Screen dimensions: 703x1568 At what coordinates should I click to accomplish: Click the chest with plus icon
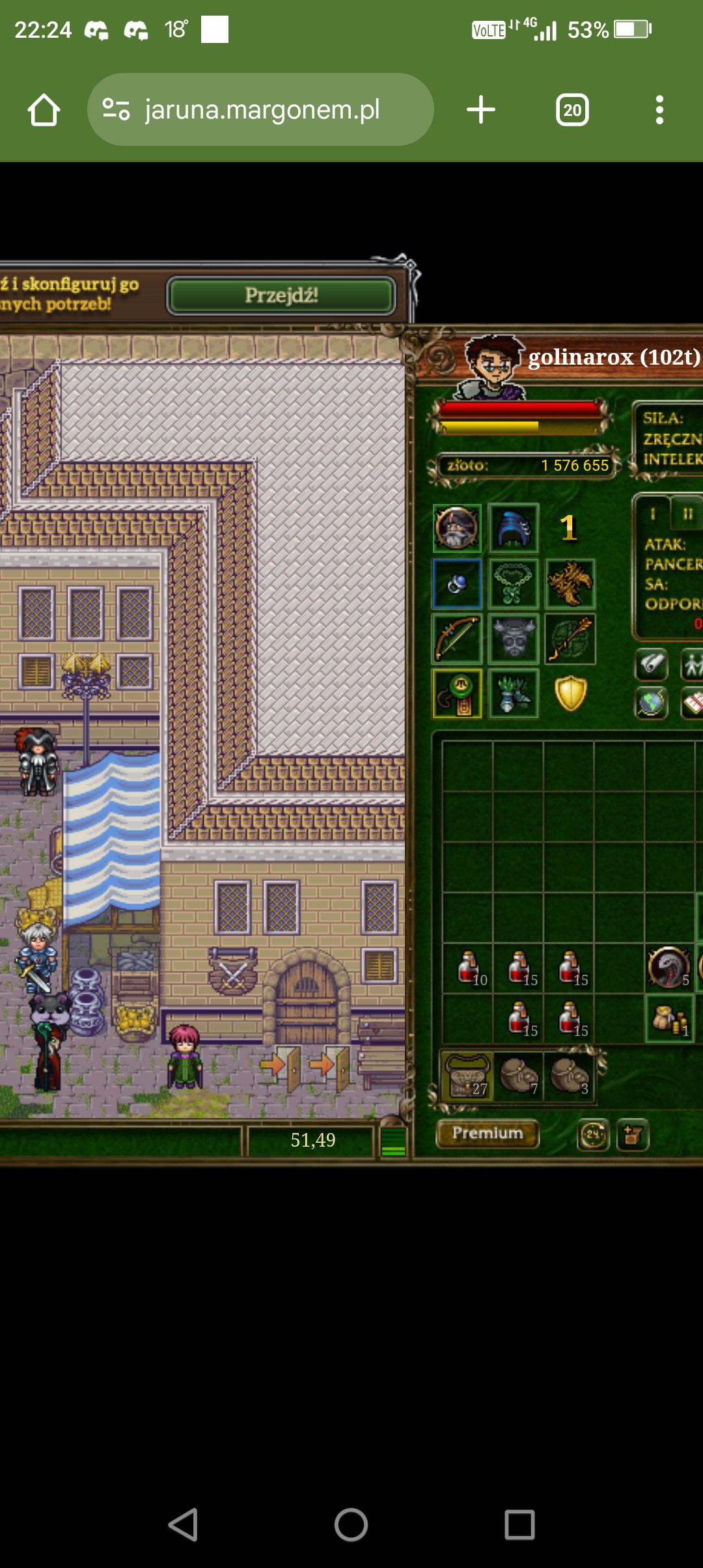tap(633, 1135)
